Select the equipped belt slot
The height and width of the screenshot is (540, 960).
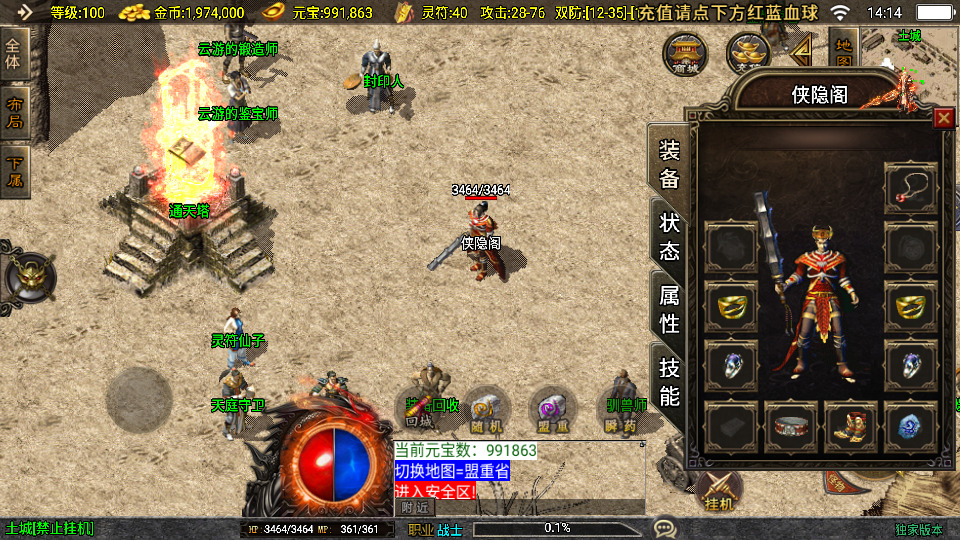point(792,425)
